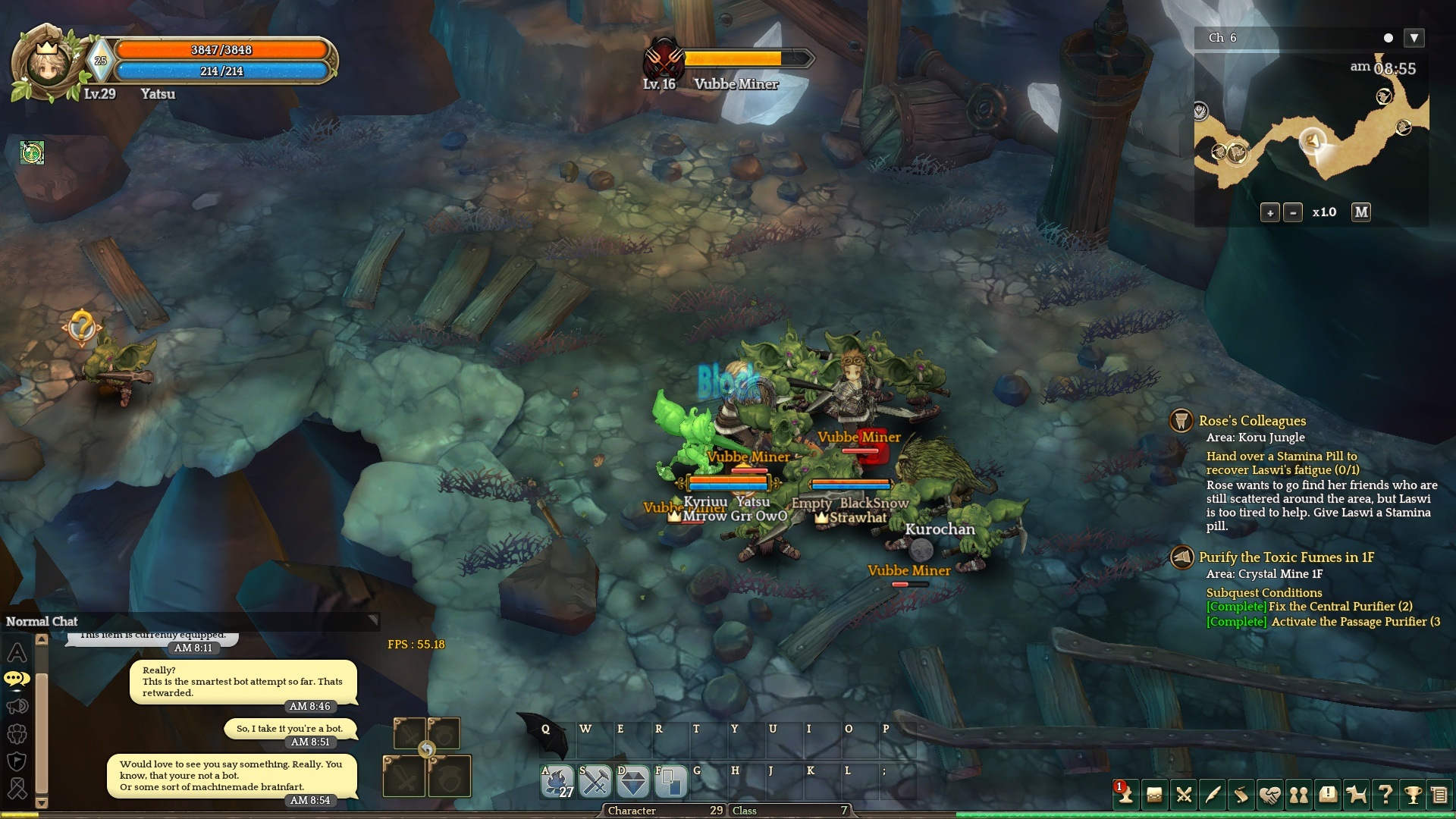The image size is (1456, 819).
Task: Select the diamond gem hotbar skill
Action: pos(633,782)
